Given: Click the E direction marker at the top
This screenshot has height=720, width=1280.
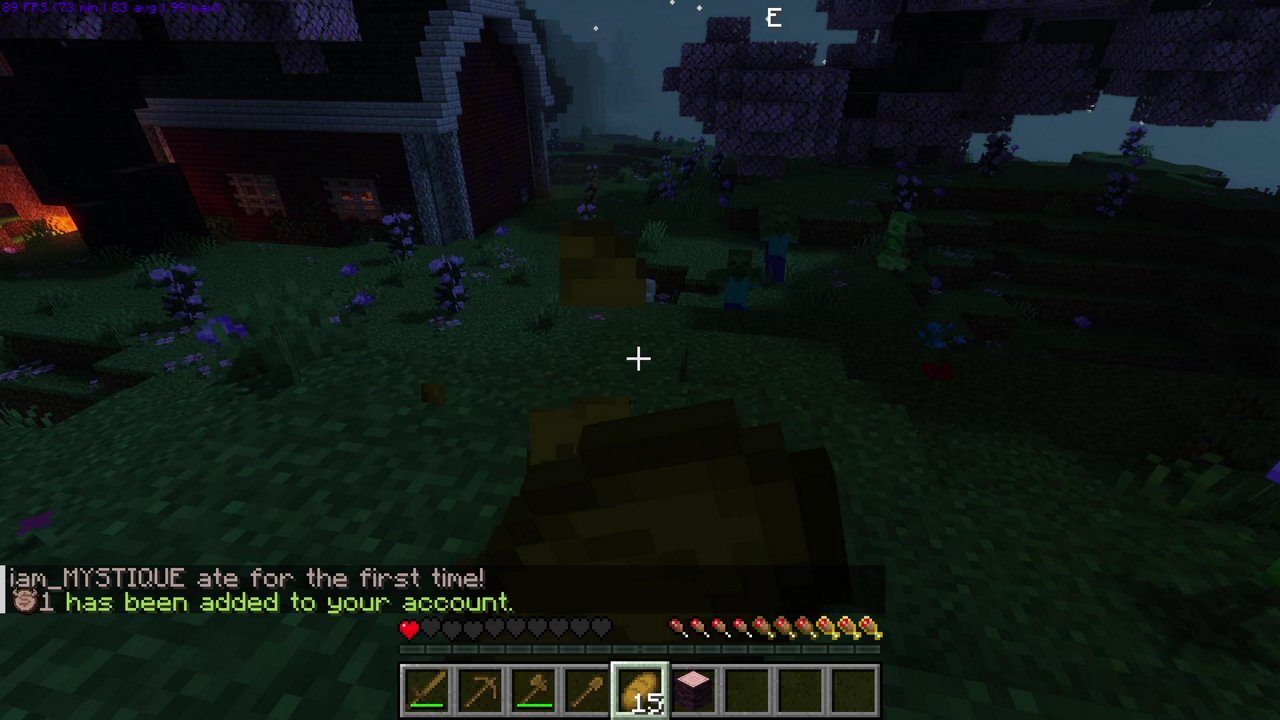Looking at the screenshot, I should point(773,17).
